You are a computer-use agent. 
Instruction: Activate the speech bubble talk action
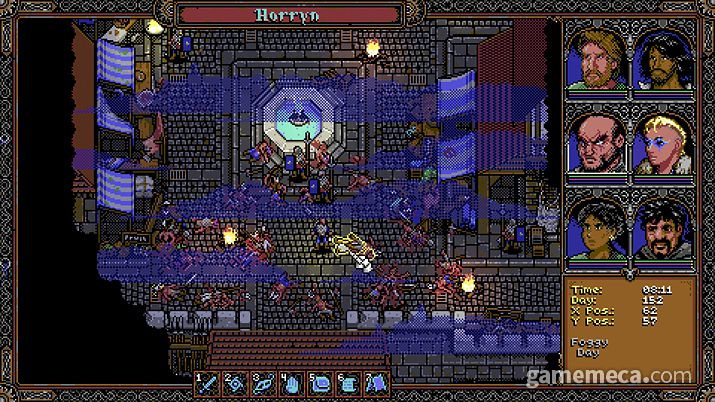322,383
